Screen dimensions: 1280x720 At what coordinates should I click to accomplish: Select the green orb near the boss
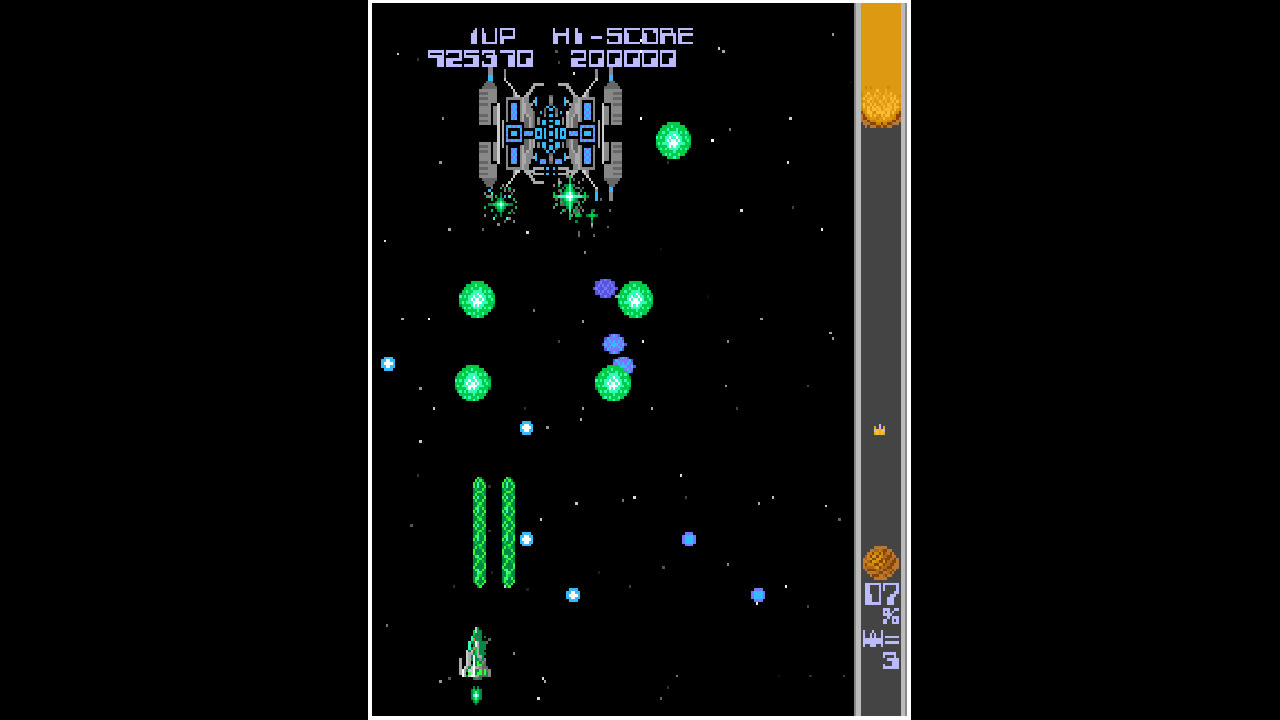click(x=674, y=141)
